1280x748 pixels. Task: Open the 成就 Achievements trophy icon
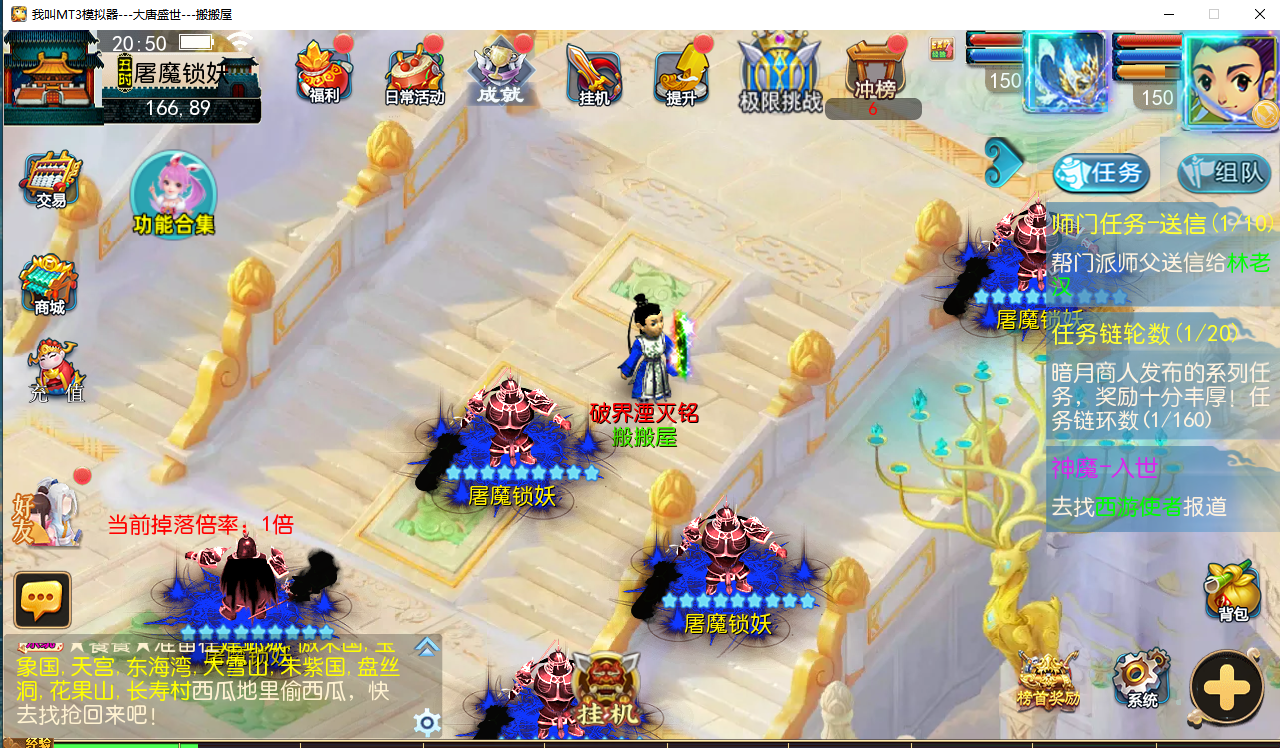click(501, 65)
